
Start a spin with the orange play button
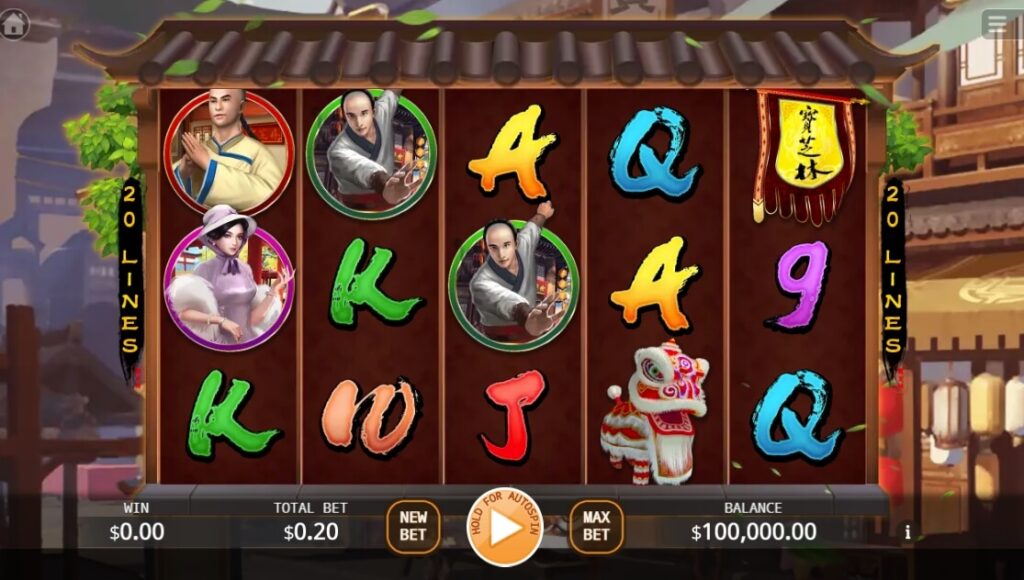pyautogui.click(x=504, y=526)
